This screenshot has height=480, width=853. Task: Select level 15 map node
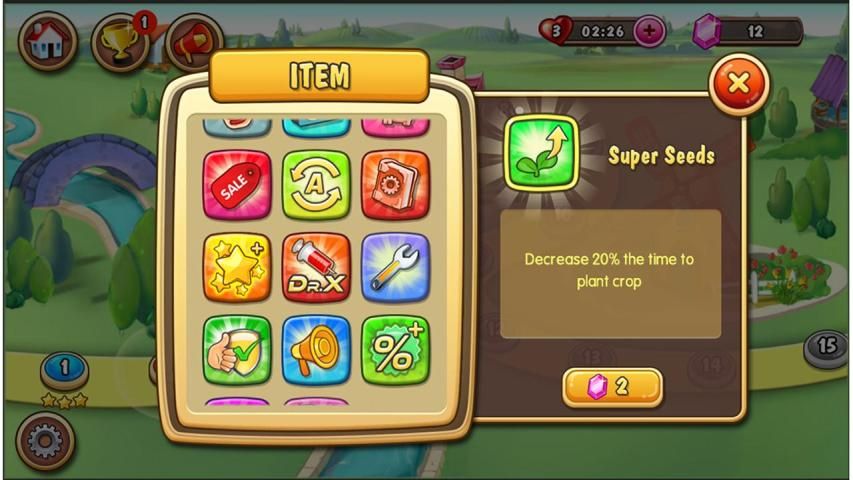pyautogui.click(x=826, y=346)
